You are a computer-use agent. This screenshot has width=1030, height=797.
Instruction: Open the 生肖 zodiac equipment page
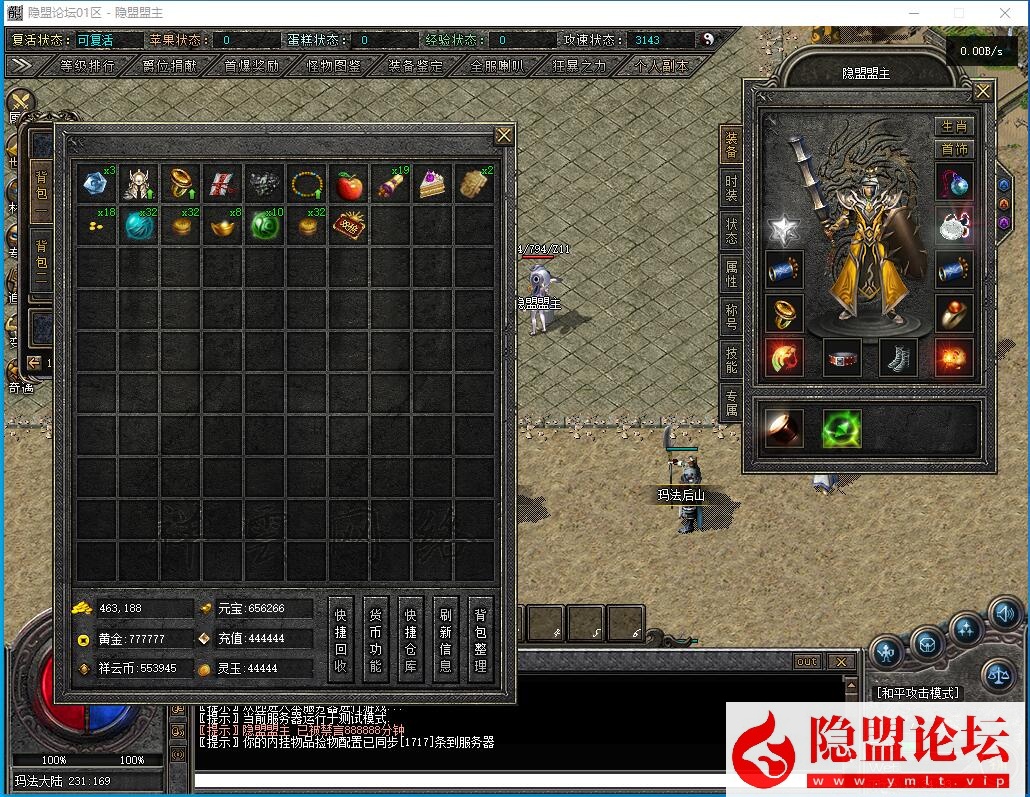pos(954,126)
